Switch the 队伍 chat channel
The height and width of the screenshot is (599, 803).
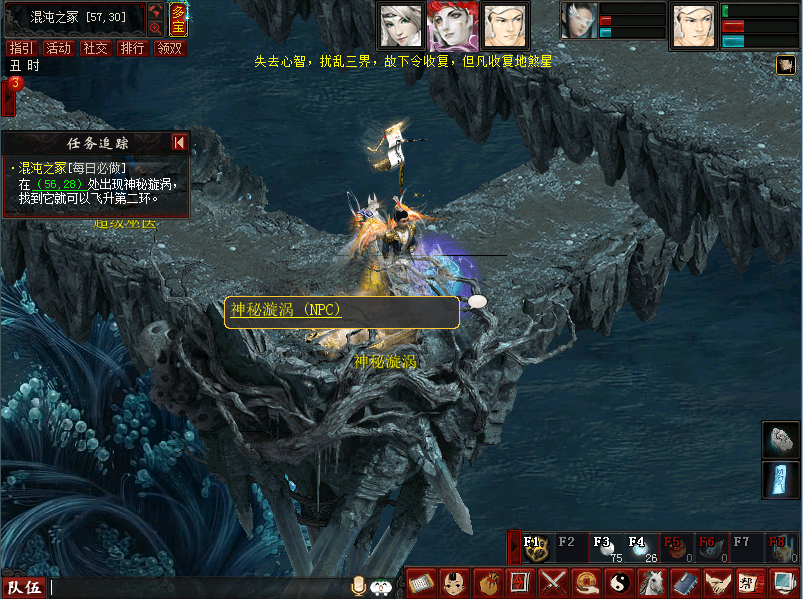tap(24, 588)
